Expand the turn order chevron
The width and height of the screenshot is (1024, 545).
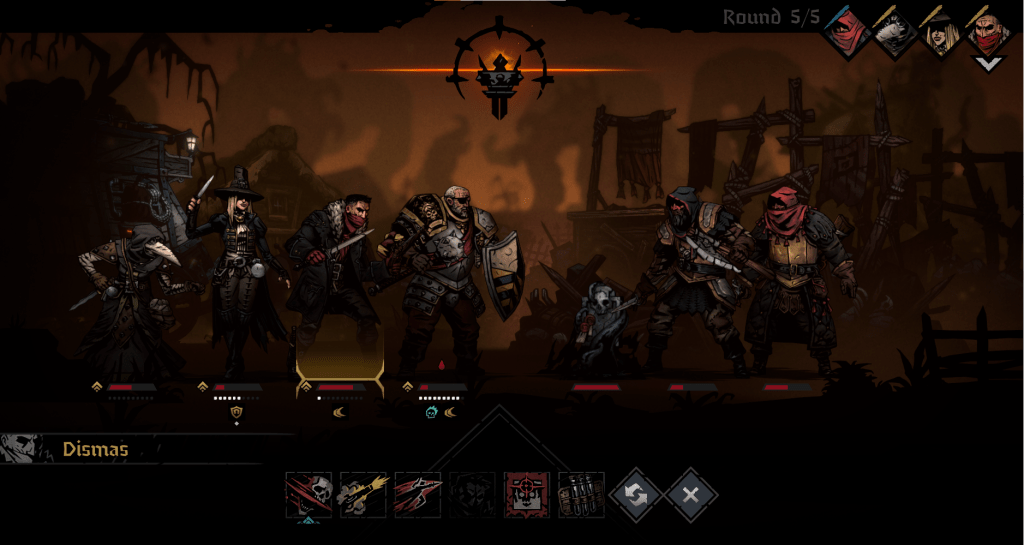coord(988,64)
